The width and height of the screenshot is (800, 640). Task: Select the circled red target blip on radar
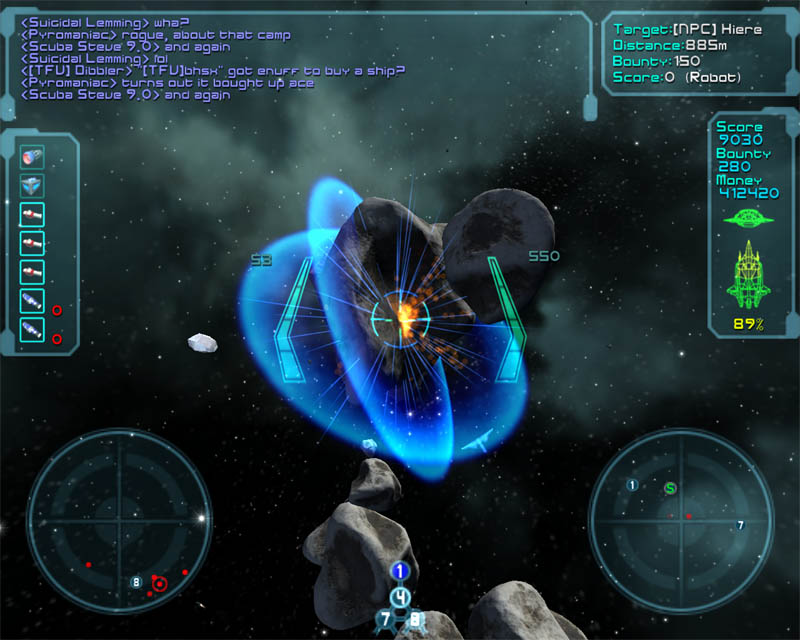tap(159, 583)
